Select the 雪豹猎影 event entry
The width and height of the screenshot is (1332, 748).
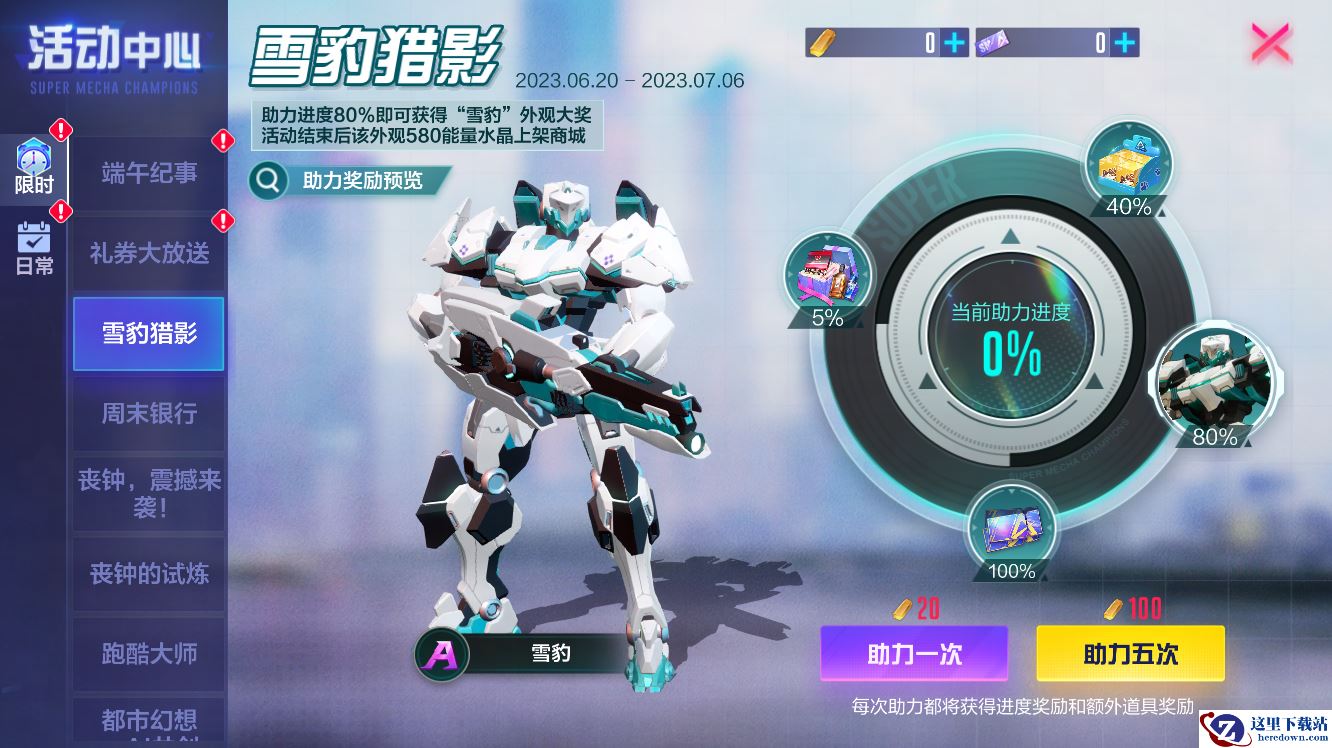point(149,334)
